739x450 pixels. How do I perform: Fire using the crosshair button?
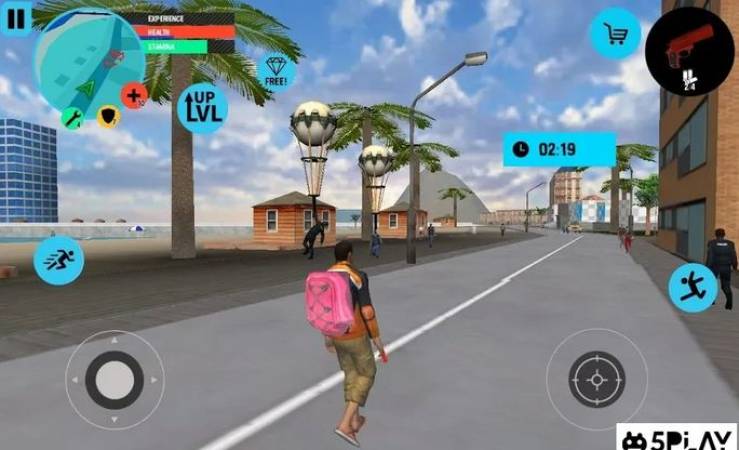point(596,379)
